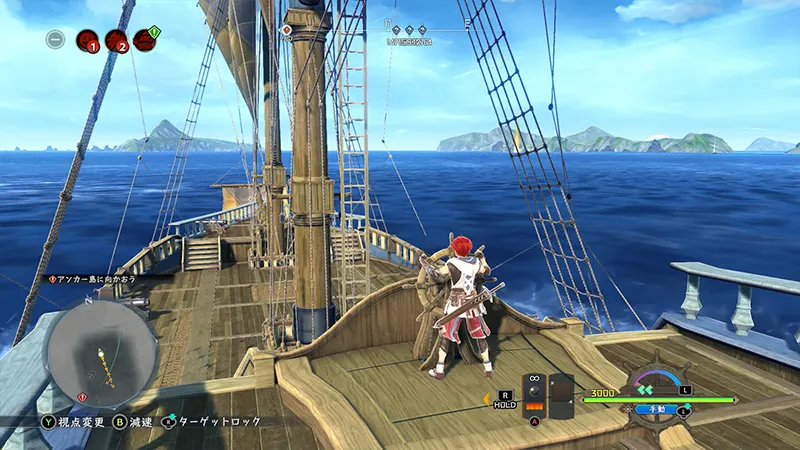Select the cannon ammo slot with infinity symbol
800x450 pixels.
pyautogui.click(x=534, y=395)
